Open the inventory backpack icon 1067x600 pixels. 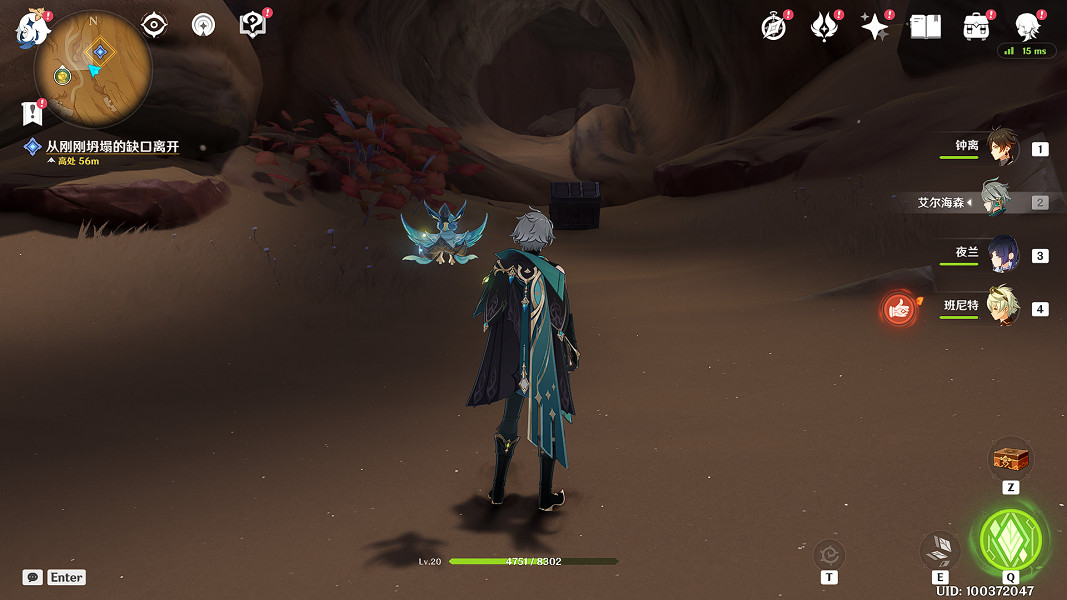point(976,27)
